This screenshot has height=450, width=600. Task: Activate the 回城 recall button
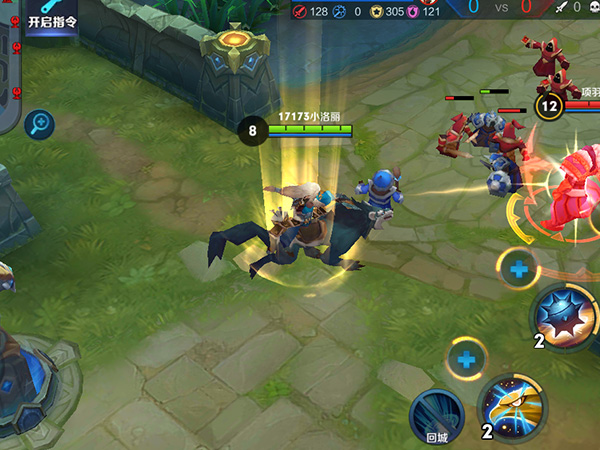tap(437, 415)
